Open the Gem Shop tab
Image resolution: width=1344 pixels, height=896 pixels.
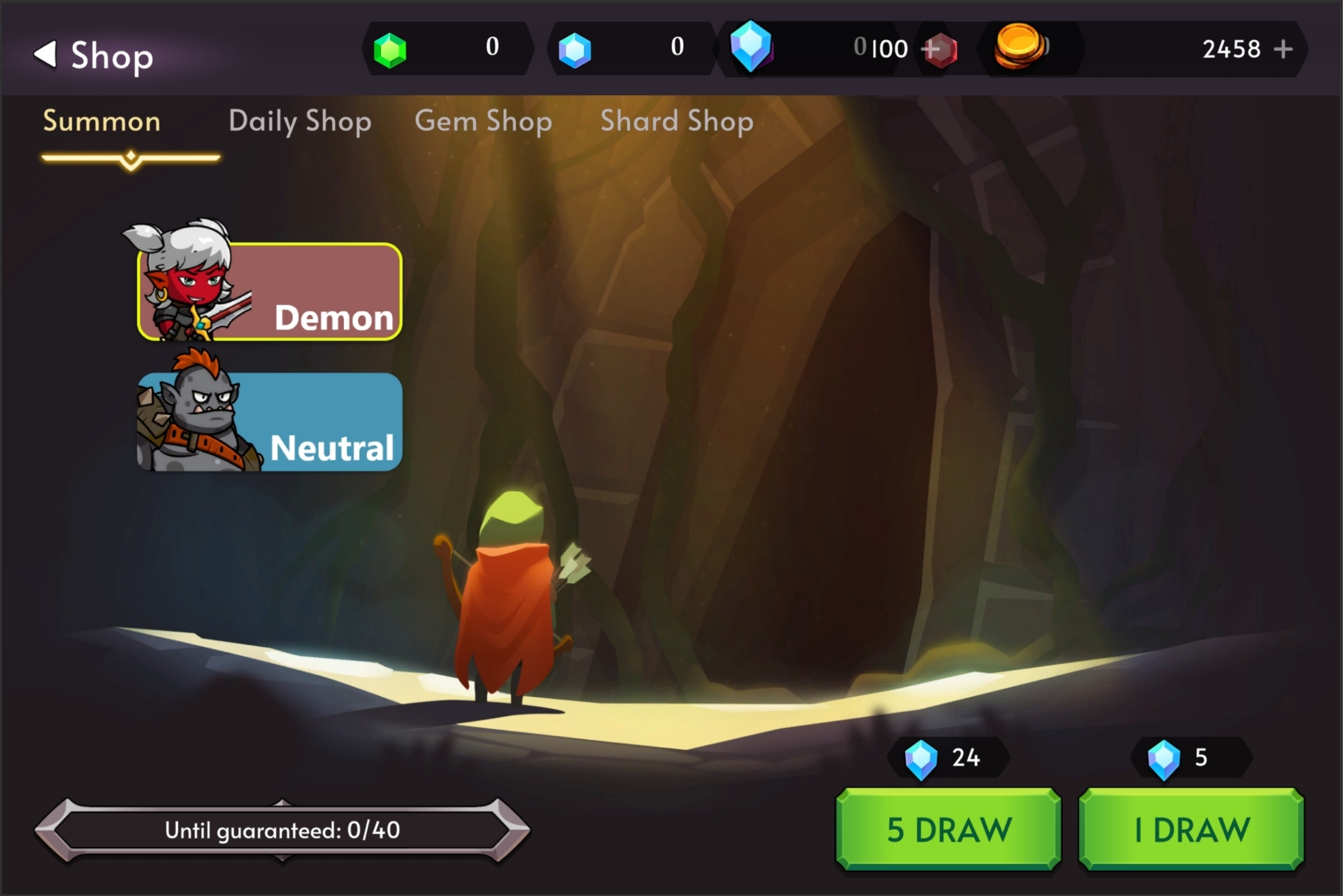pyautogui.click(x=483, y=121)
